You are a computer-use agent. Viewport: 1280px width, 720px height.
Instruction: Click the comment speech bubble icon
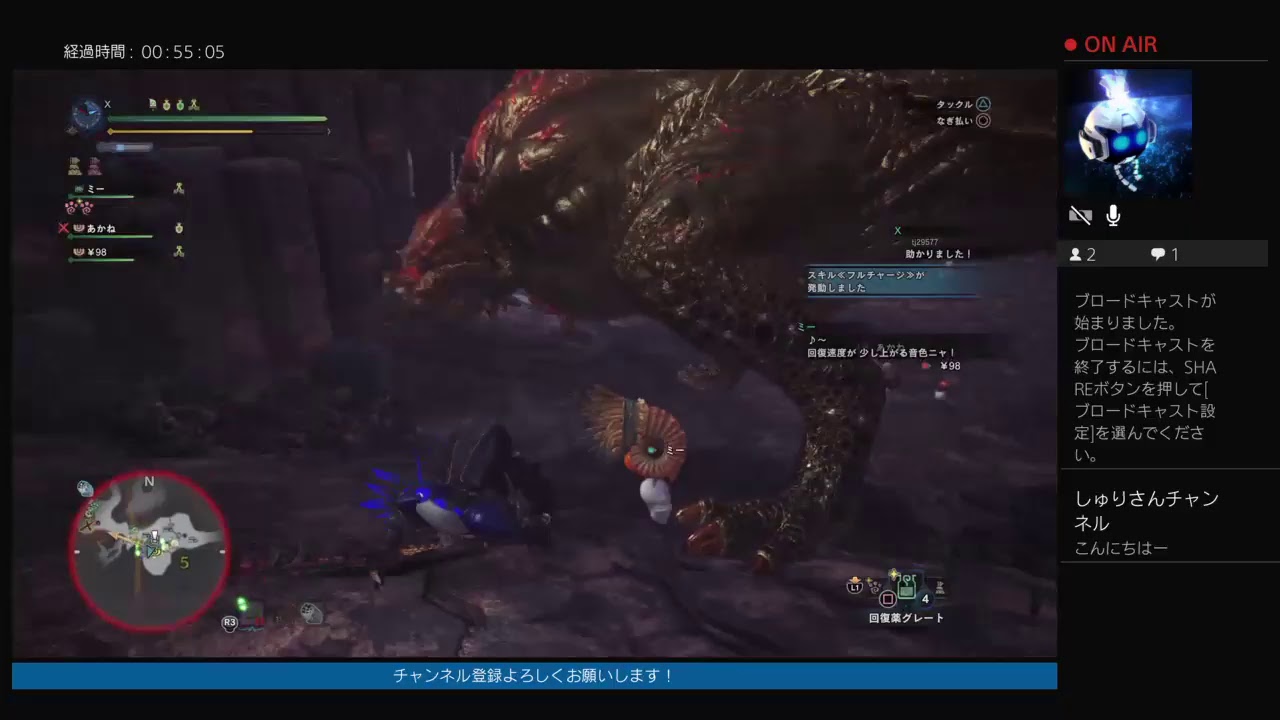tap(1158, 254)
